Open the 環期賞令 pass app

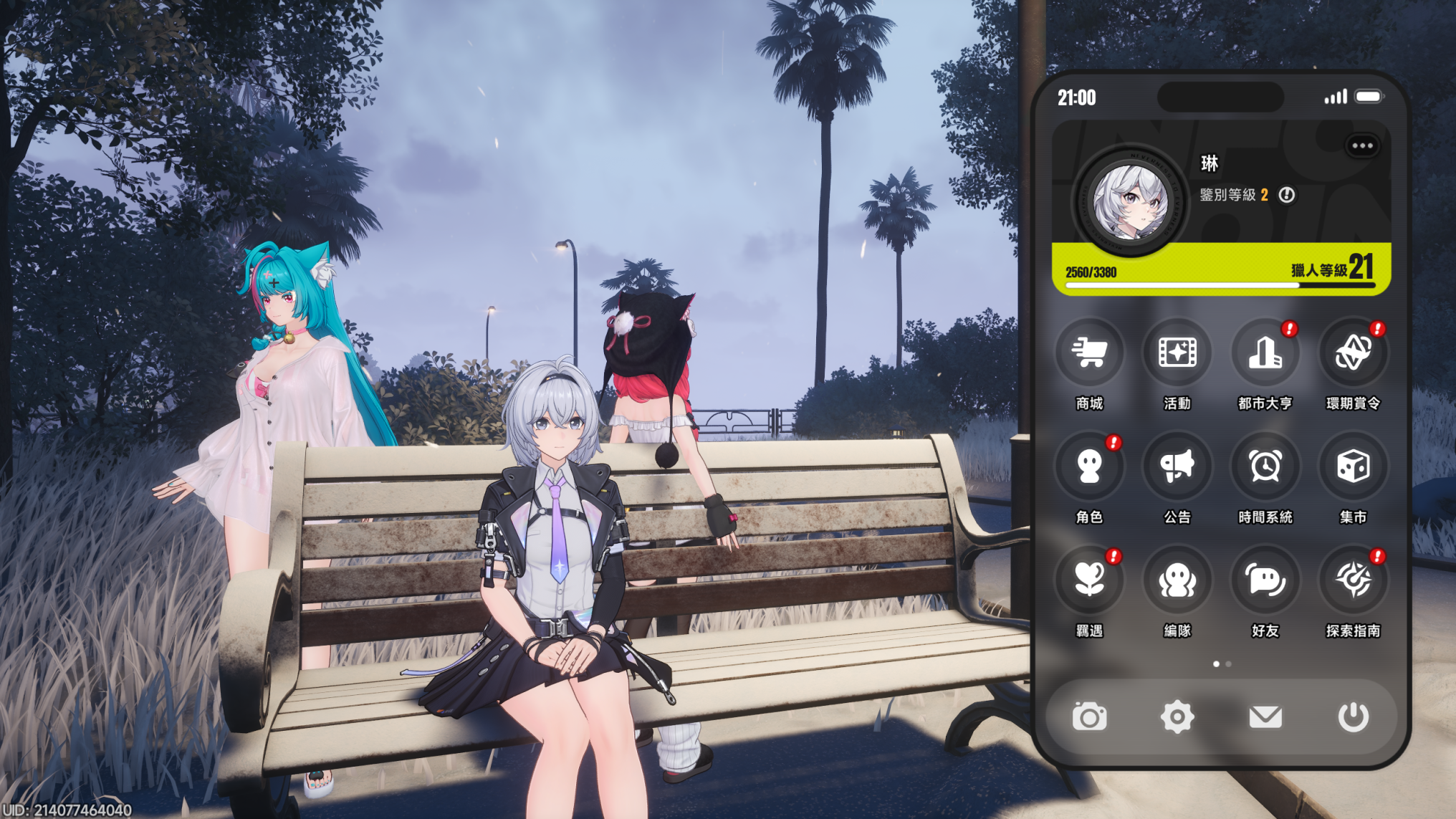pos(1353,353)
